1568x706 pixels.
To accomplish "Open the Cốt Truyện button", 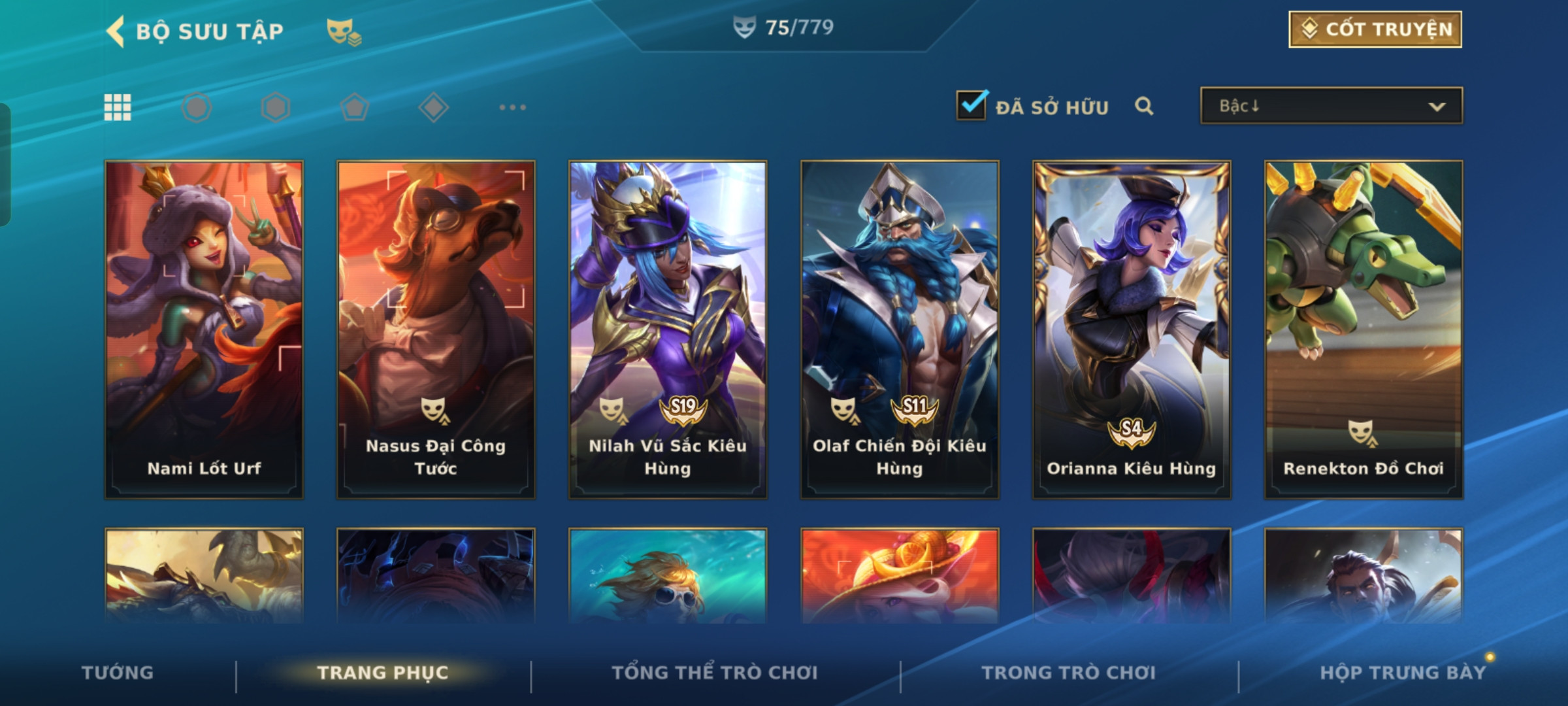I will coord(1375,29).
